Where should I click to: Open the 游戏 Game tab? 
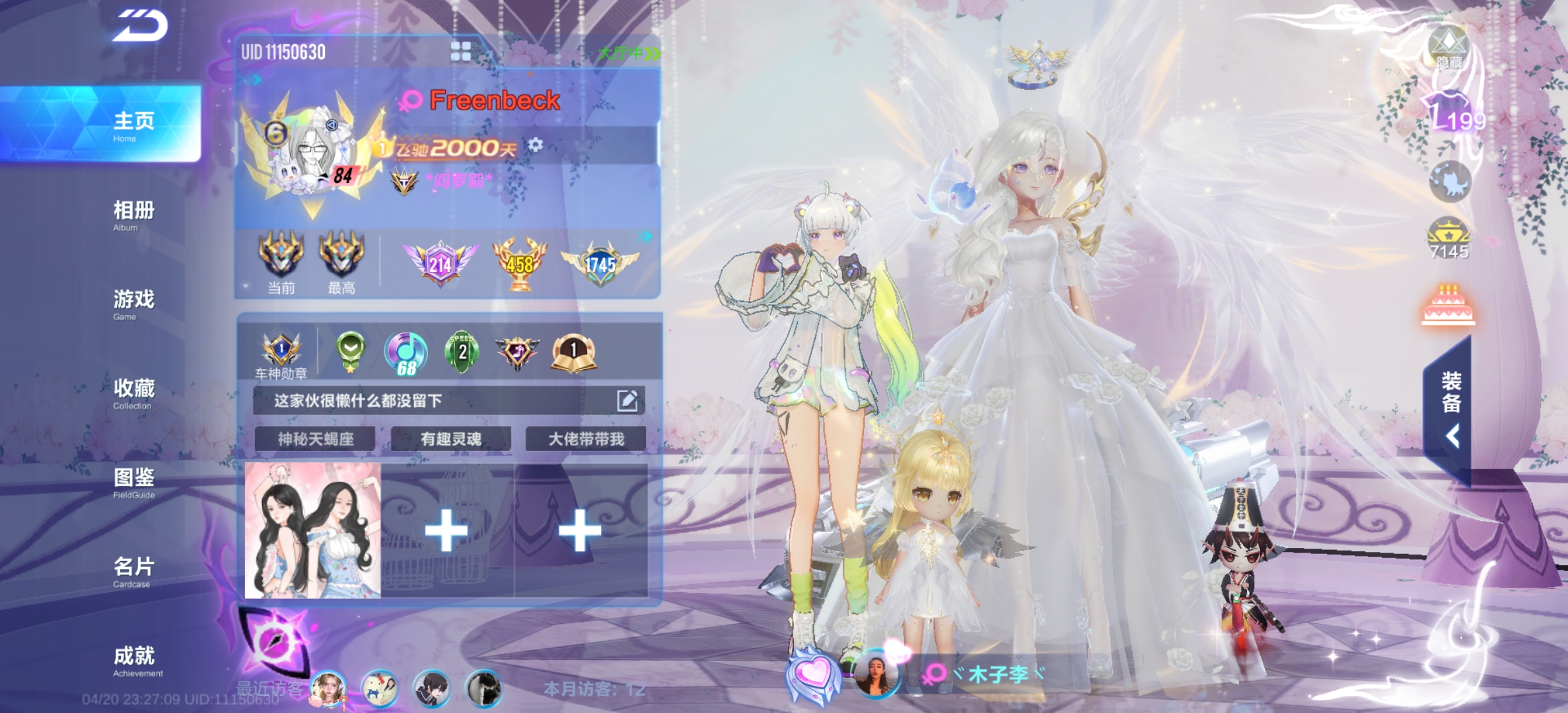[133, 304]
